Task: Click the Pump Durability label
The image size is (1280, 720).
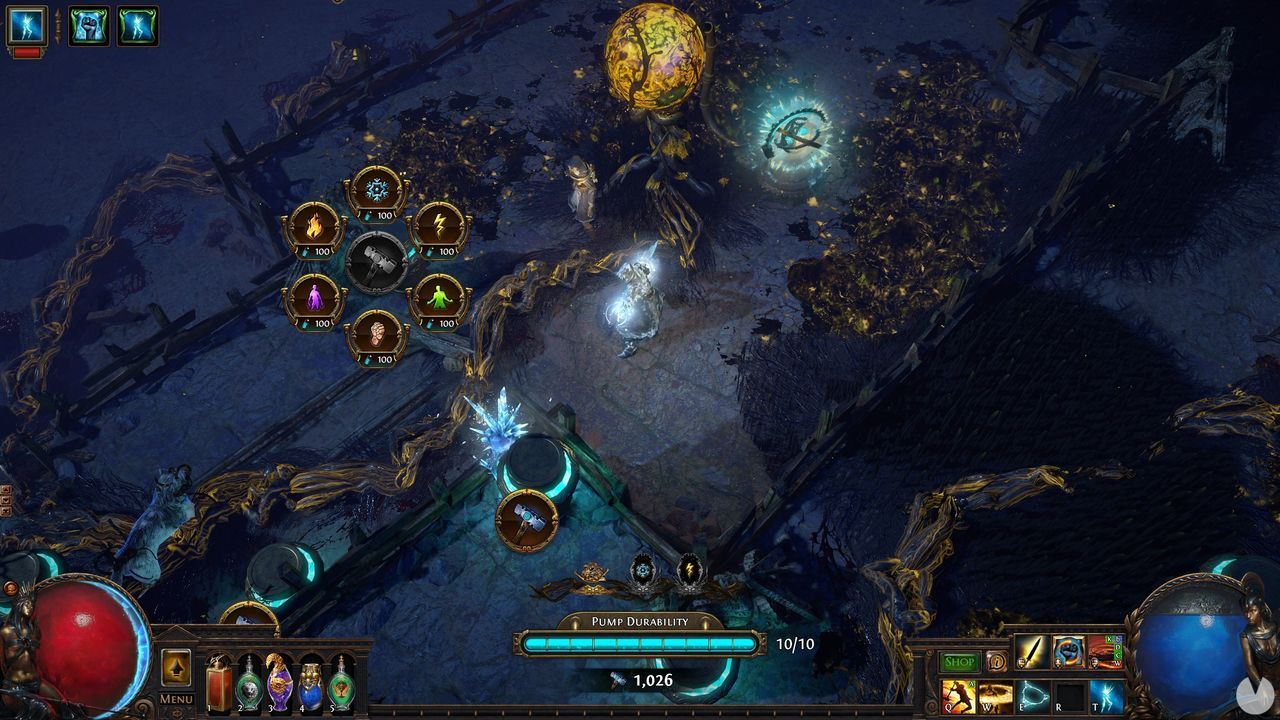Action: tap(640, 620)
